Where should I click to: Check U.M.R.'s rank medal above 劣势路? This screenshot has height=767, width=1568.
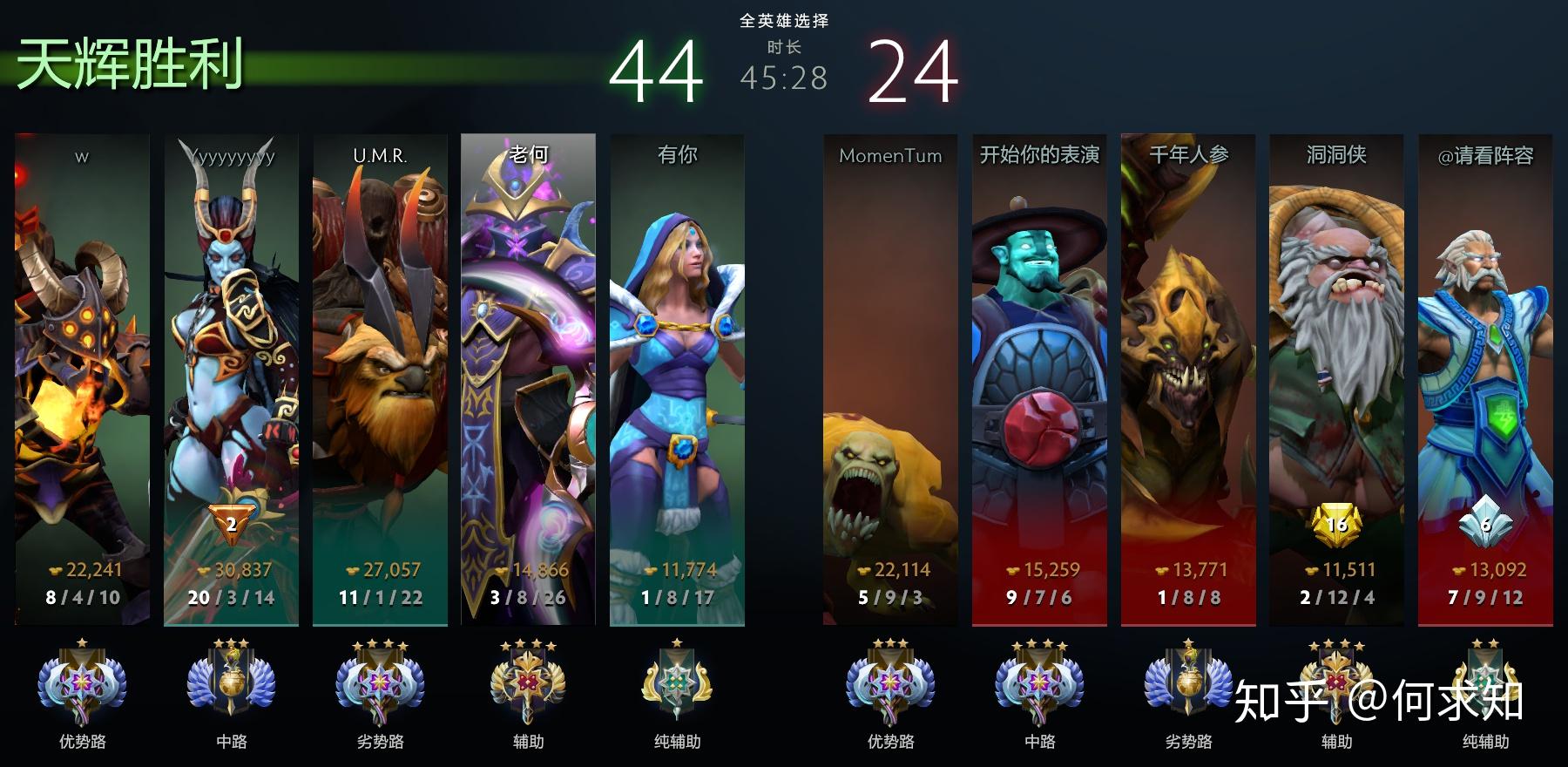[380, 683]
